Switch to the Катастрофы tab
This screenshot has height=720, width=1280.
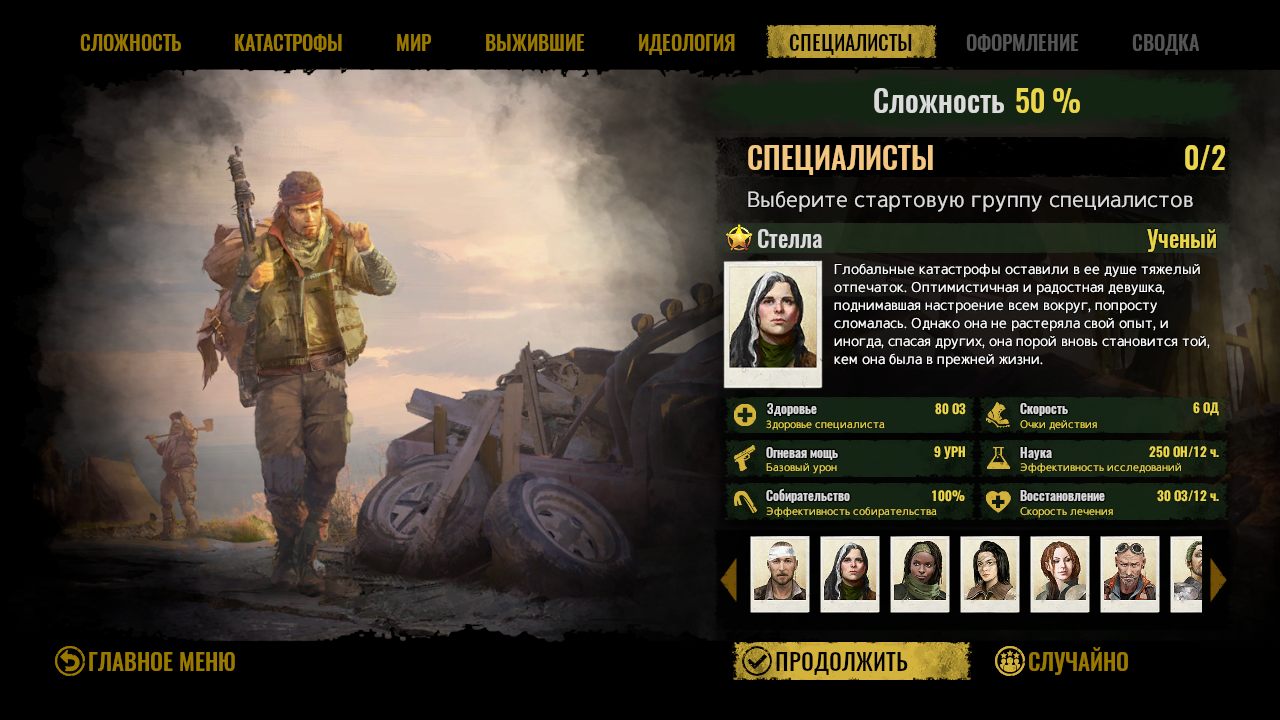(x=288, y=43)
